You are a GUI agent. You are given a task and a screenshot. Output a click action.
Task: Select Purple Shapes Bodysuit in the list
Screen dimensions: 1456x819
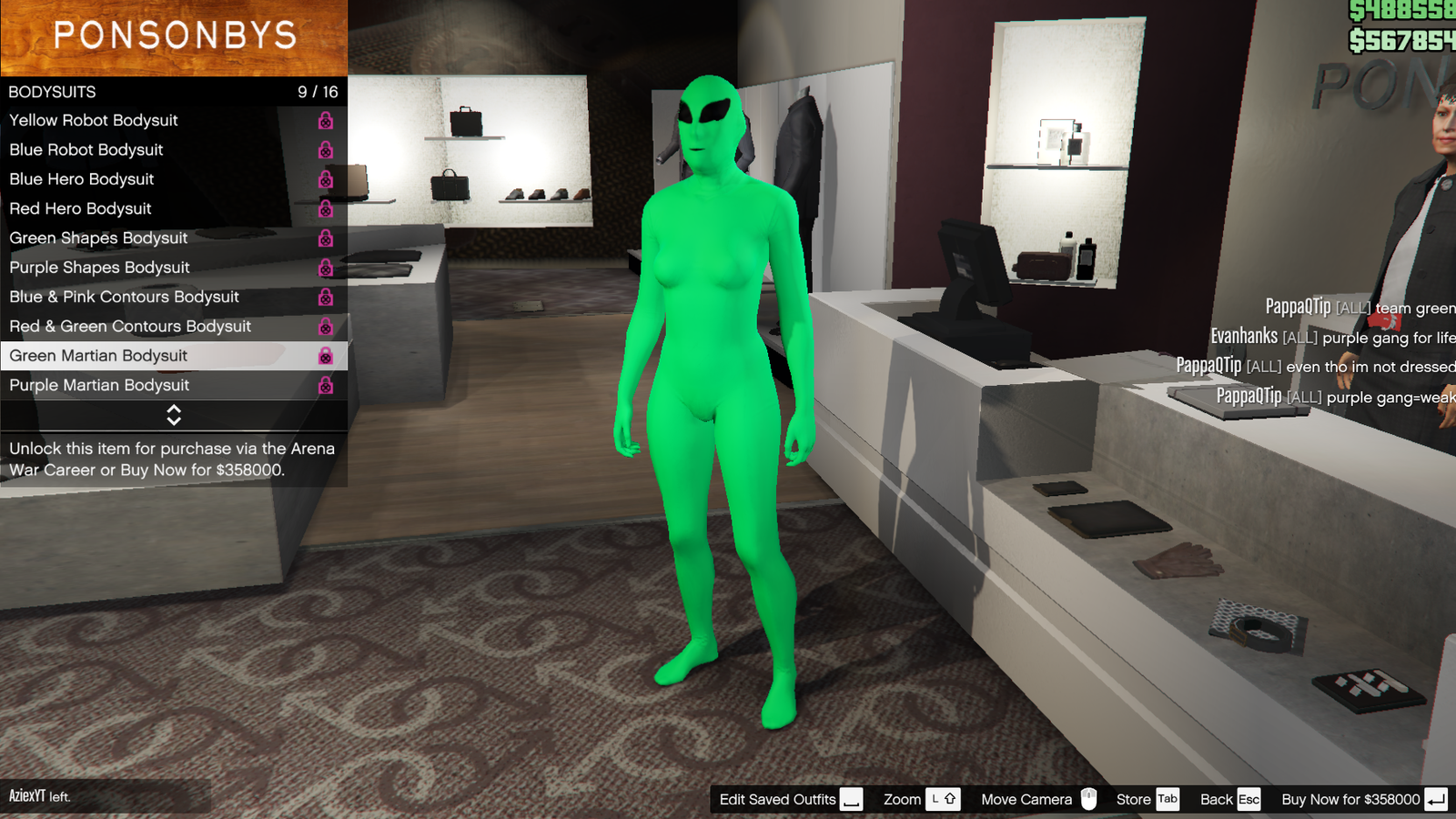(100, 267)
